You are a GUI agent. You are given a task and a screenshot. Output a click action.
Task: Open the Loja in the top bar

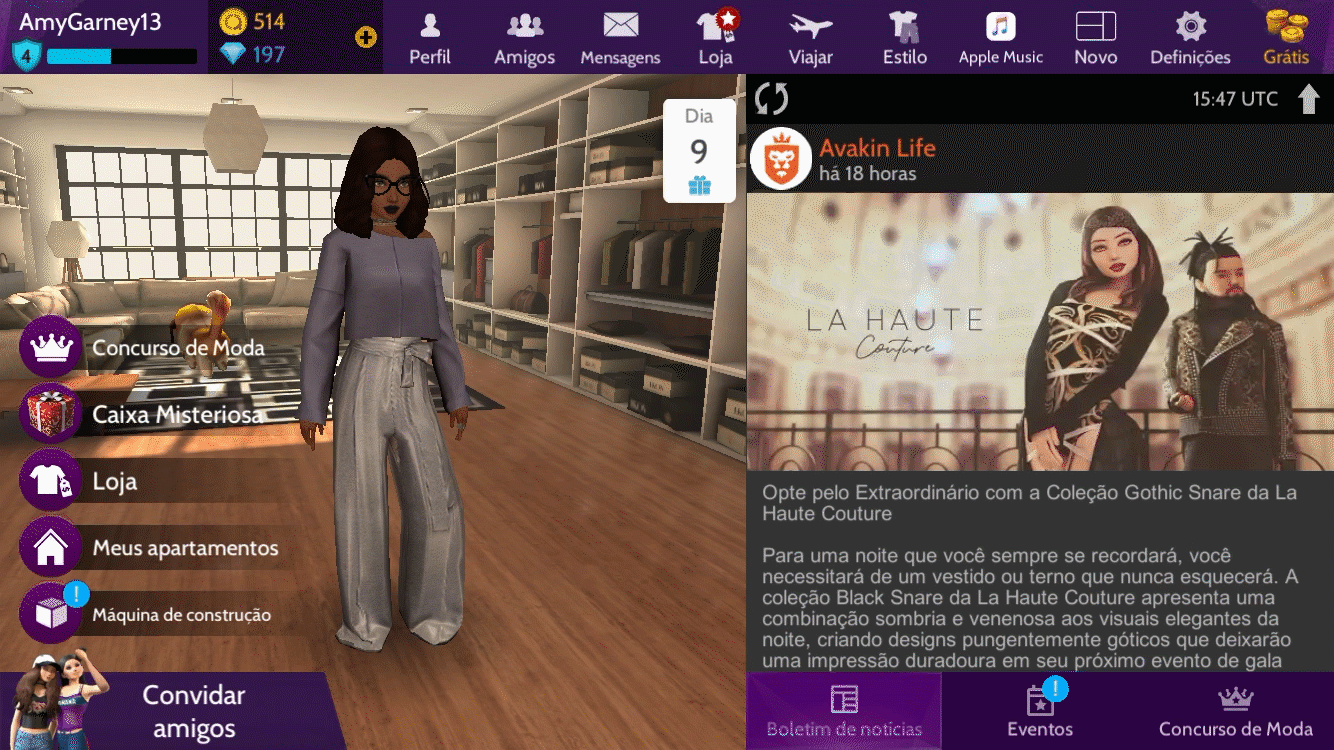pyautogui.click(x=716, y=37)
